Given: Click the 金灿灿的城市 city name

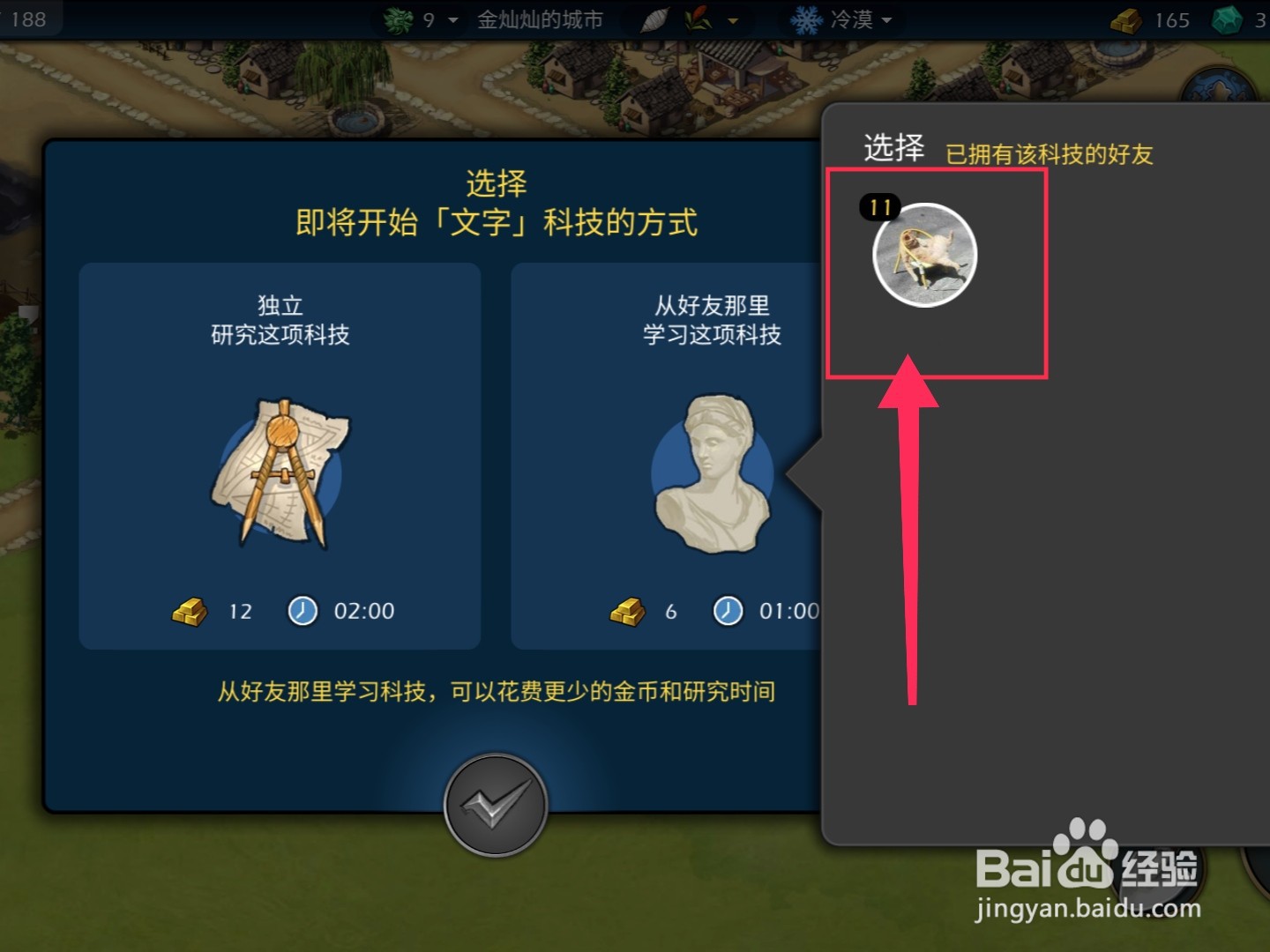Looking at the screenshot, I should [x=541, y=19].
